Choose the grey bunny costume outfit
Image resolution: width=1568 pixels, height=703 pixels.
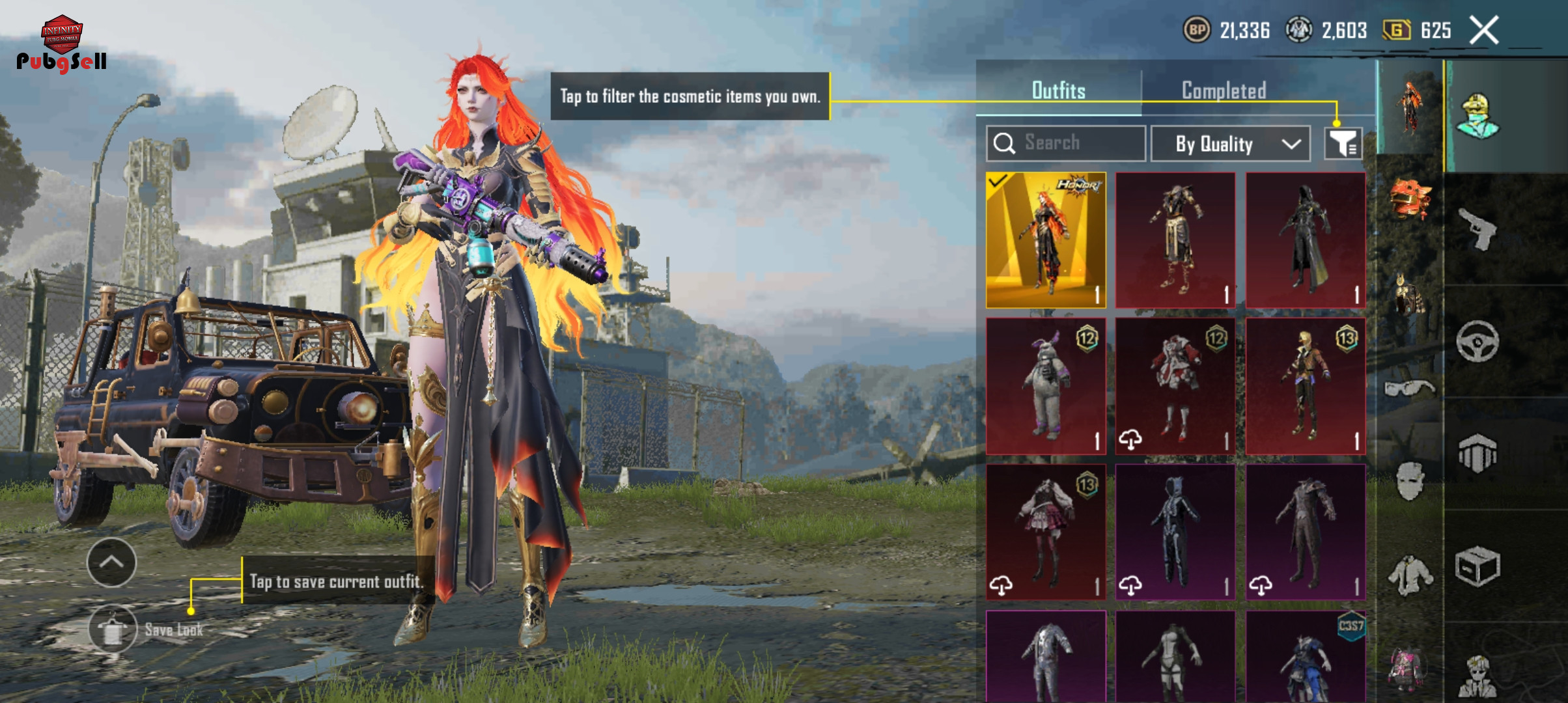[1046, 386]
